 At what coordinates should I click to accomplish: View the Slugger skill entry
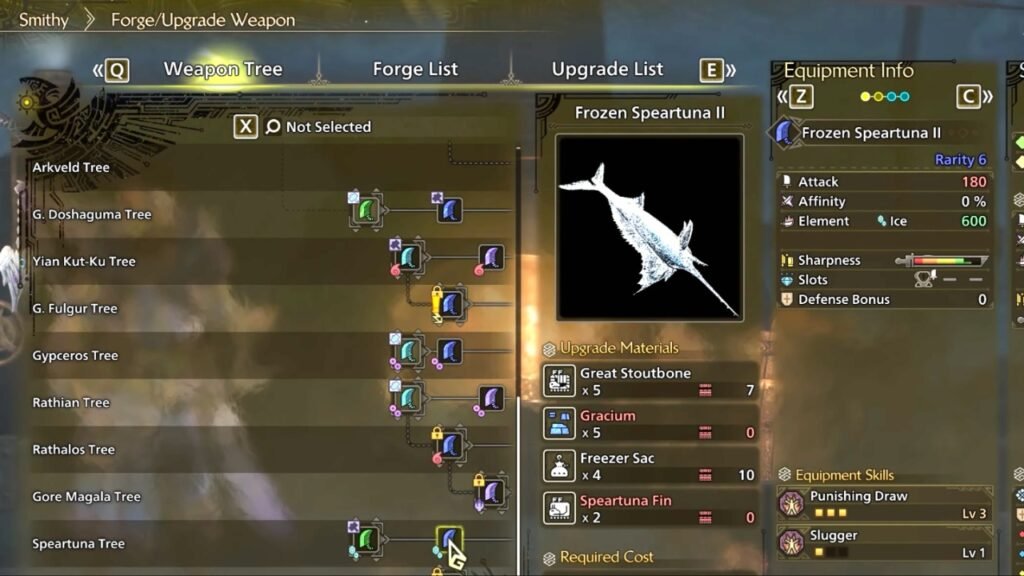pos(884,543)
